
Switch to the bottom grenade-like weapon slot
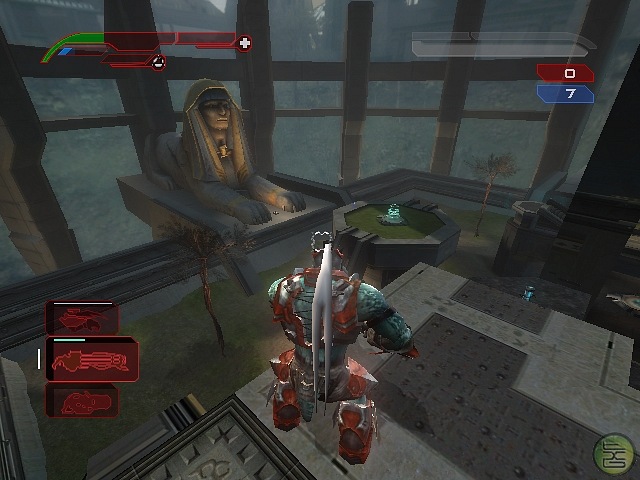[82, 401]
